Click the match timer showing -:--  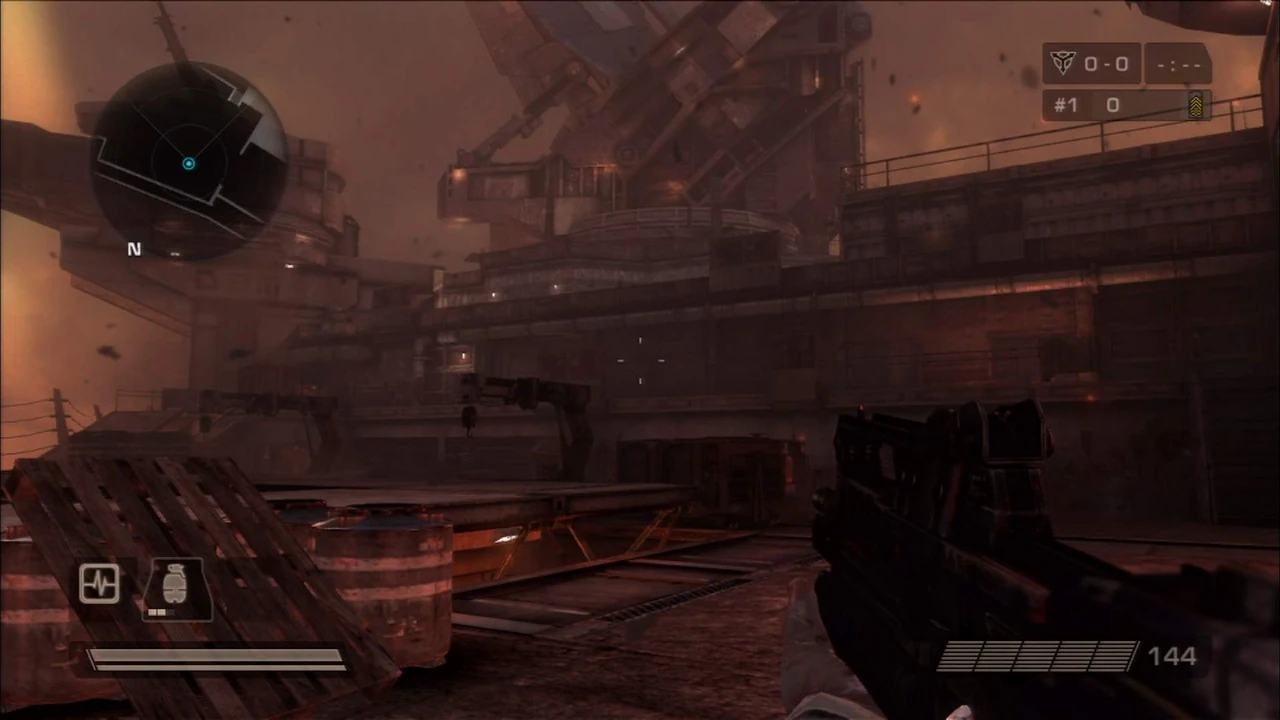[1178, 63]
